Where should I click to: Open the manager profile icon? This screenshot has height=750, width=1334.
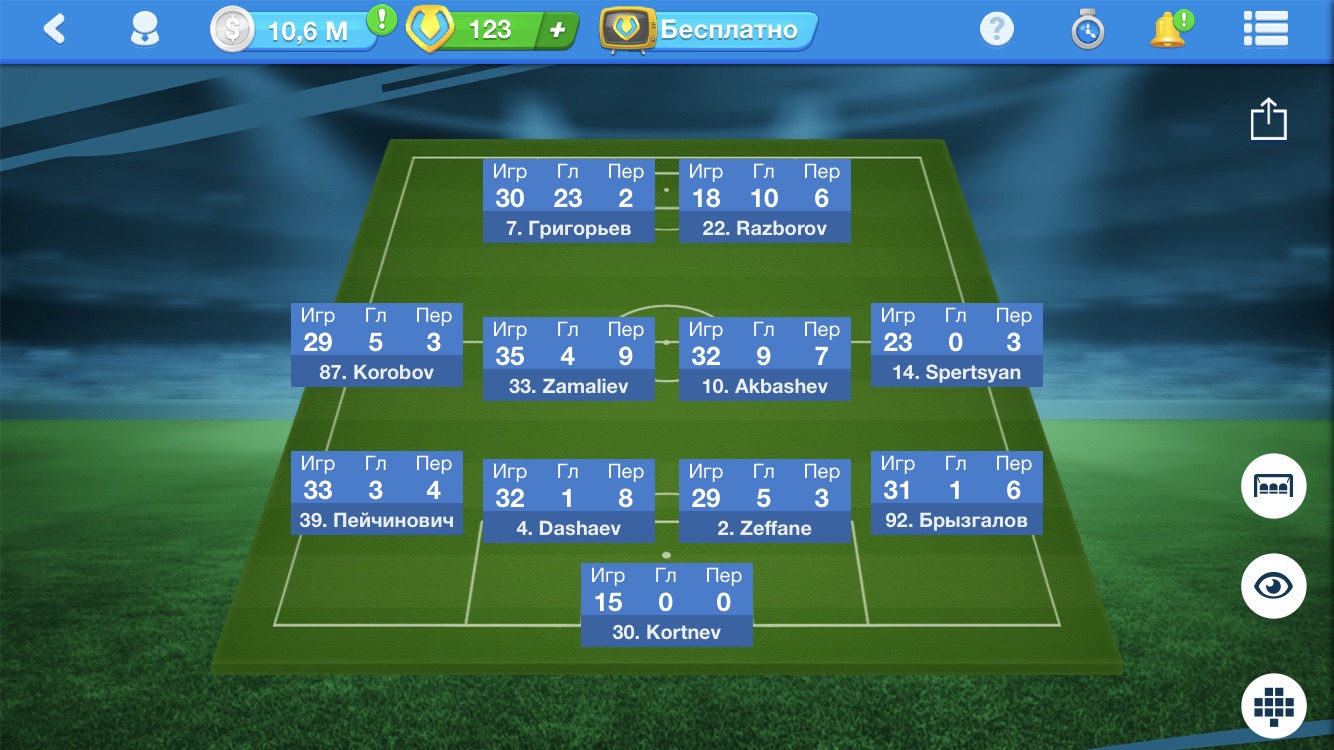(146, 30)
